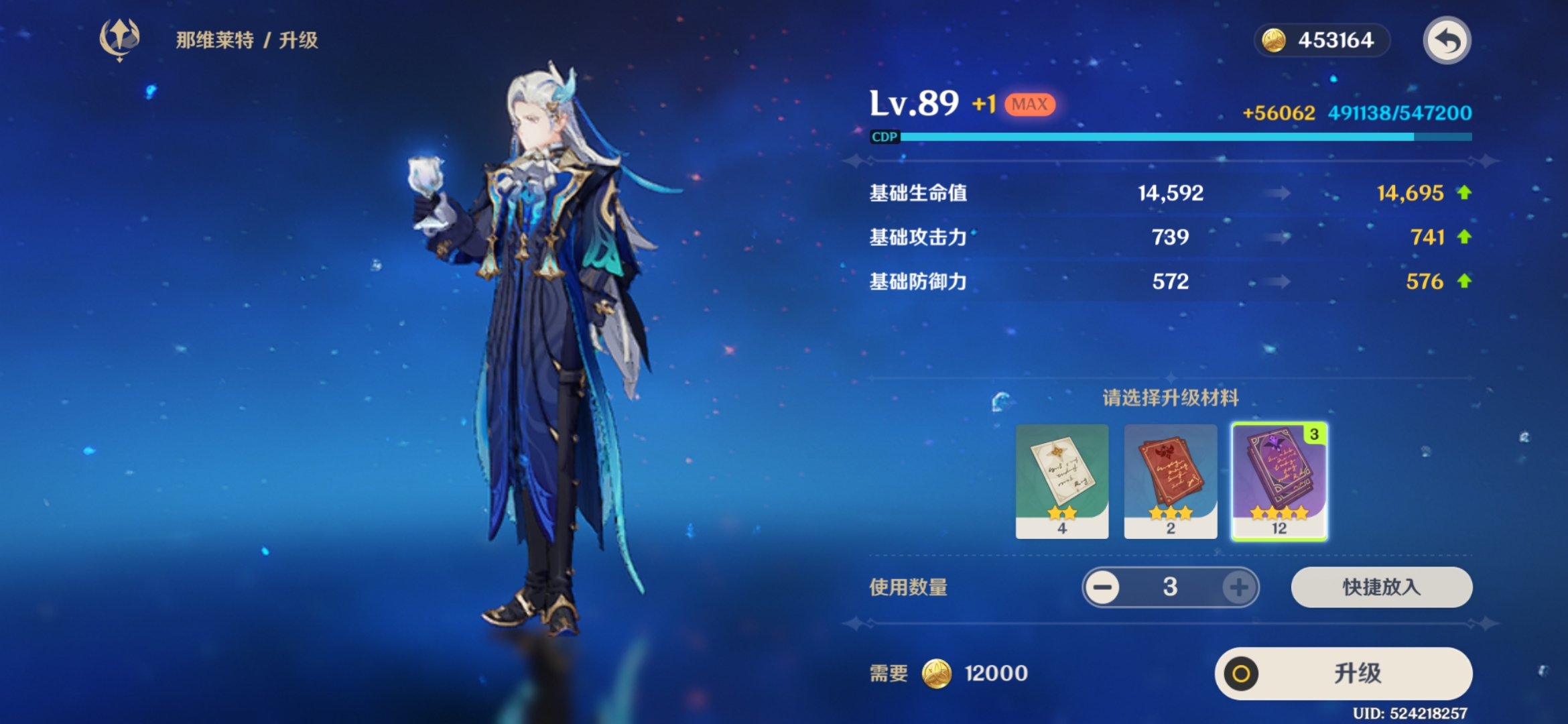Decrease material count with the minus button
The height and width of the screenshot is (724, 1568).
1102,587
